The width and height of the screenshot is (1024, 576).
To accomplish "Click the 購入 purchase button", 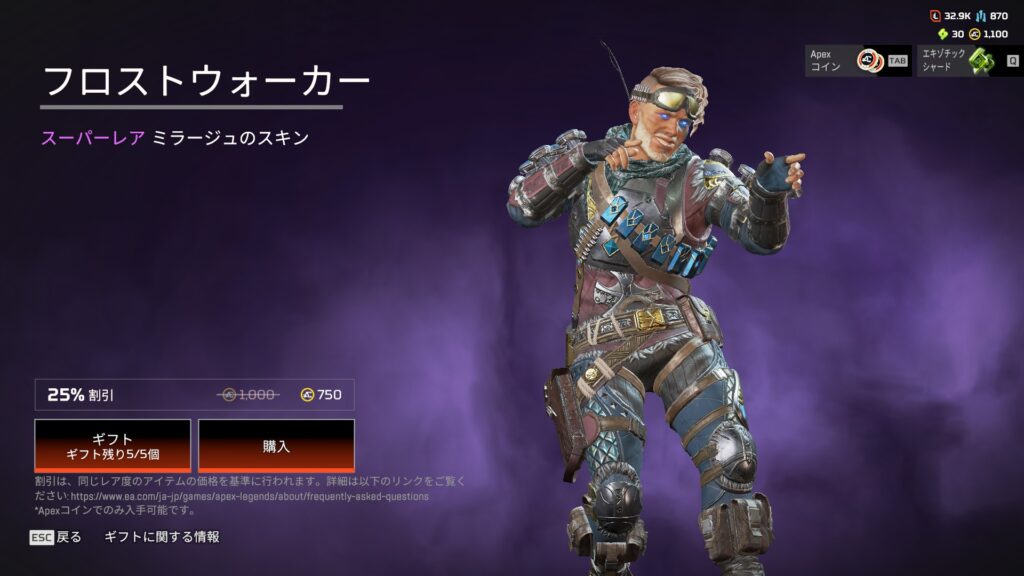I will (x=276, y=445).
